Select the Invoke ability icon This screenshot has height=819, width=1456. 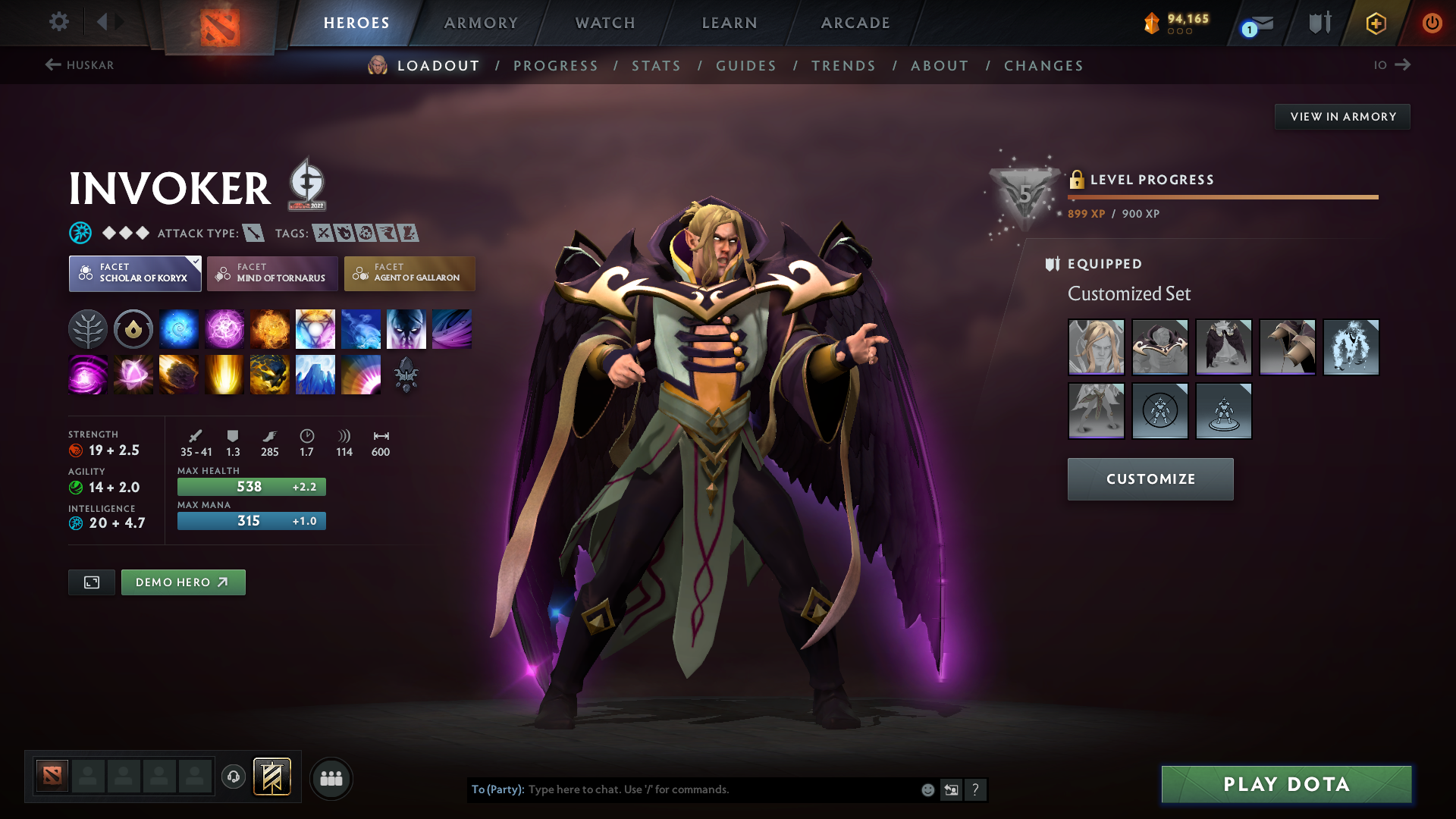coord(315,328)
